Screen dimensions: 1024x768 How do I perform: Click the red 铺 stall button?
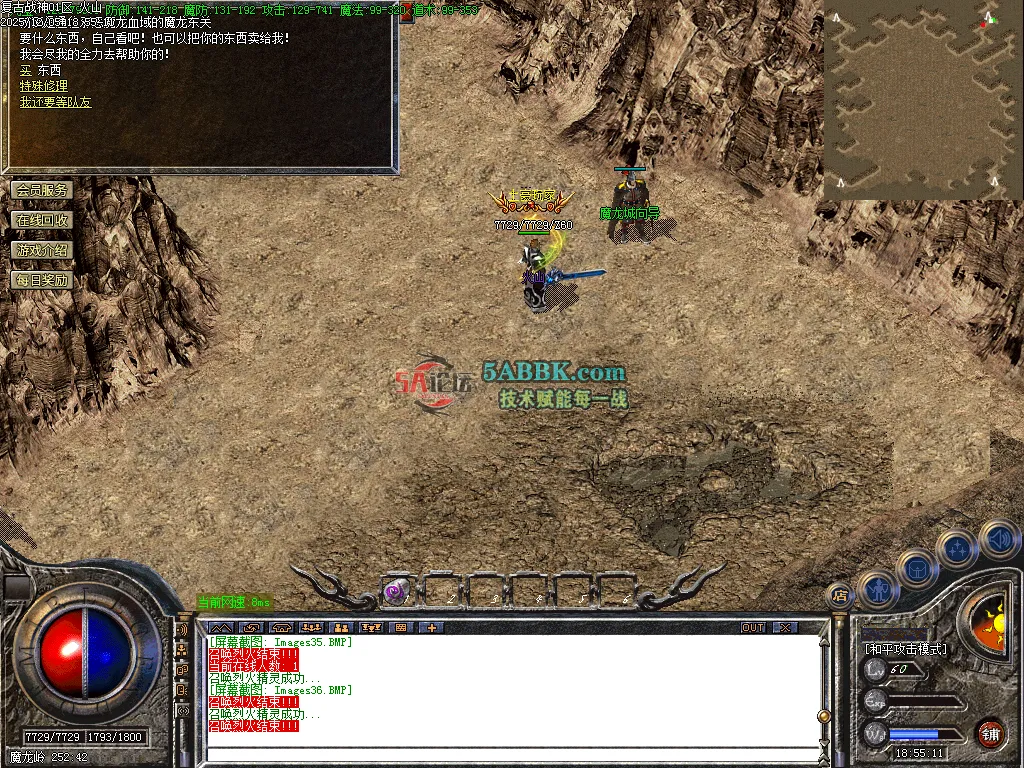coord(991,733)
